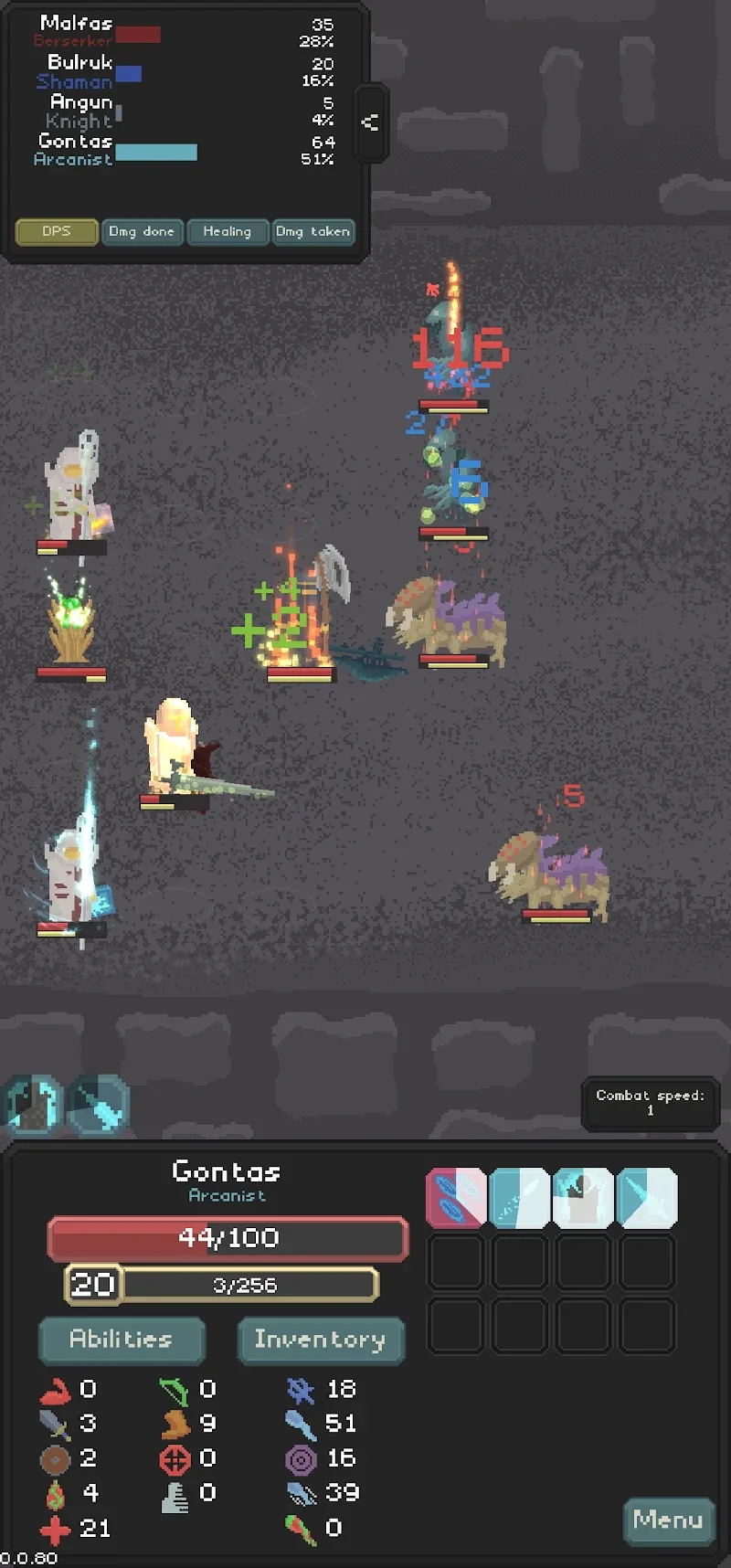This screenshot has height=1568, width=731.
Task: Switch to the Healing meter tab
Action: (x=227, y=232)
